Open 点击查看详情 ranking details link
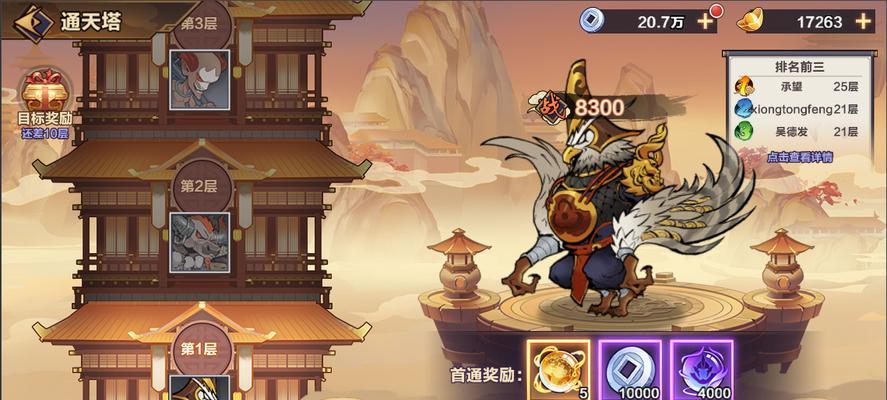The width and height of the screenshot is (887, 400). tap(799, 157)
